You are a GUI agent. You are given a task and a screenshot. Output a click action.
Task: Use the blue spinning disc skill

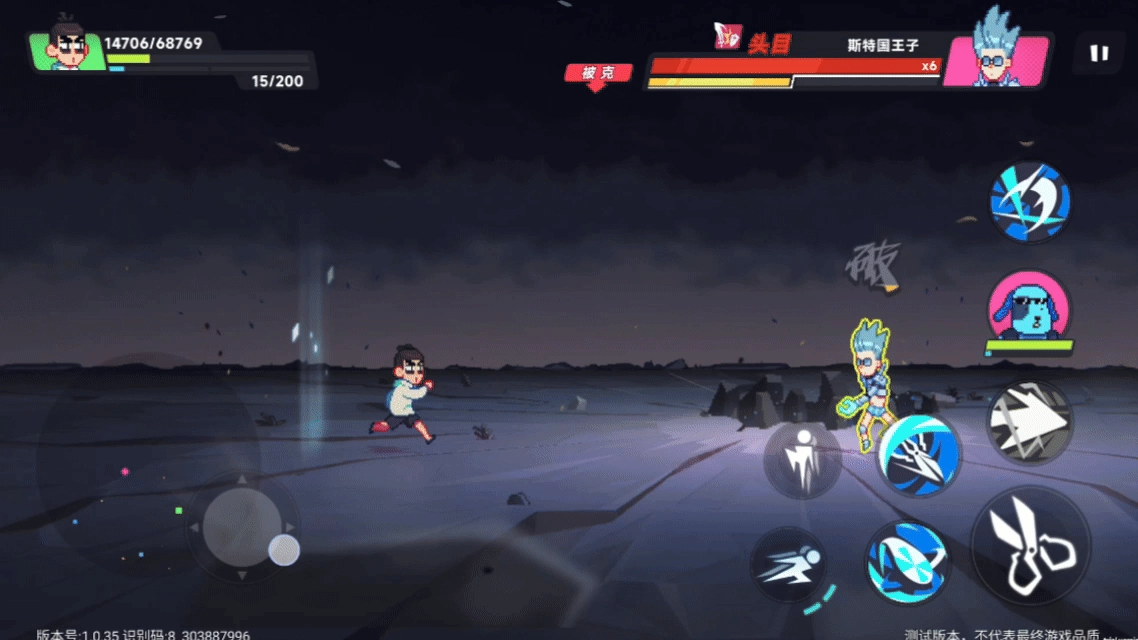[x=907, y=561]
